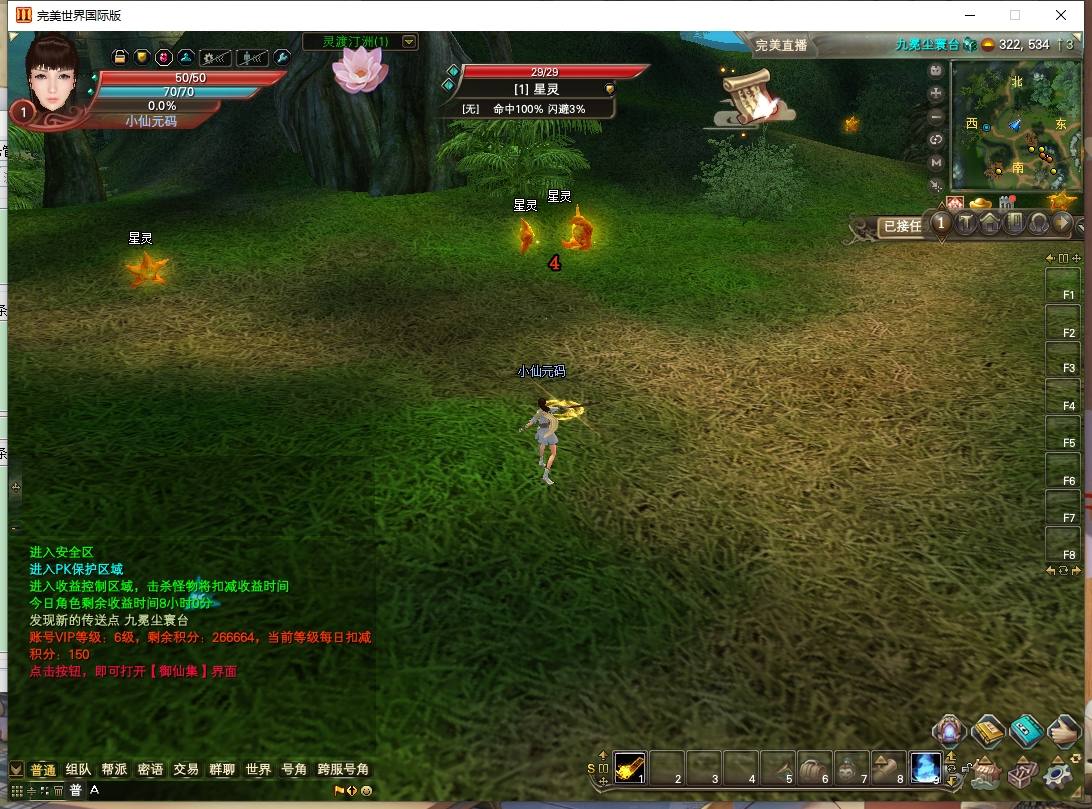Open the 完美直播 live stream button
The height and width of the screenshot is (809, 1092).
781,45
